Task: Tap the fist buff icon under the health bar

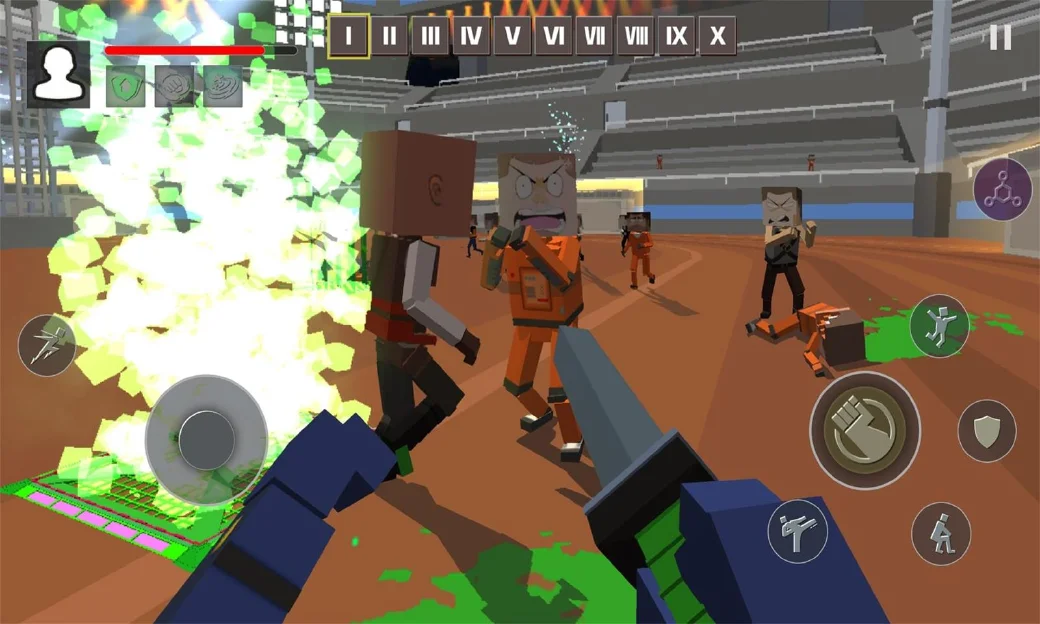Action: (x=174, y=87)
